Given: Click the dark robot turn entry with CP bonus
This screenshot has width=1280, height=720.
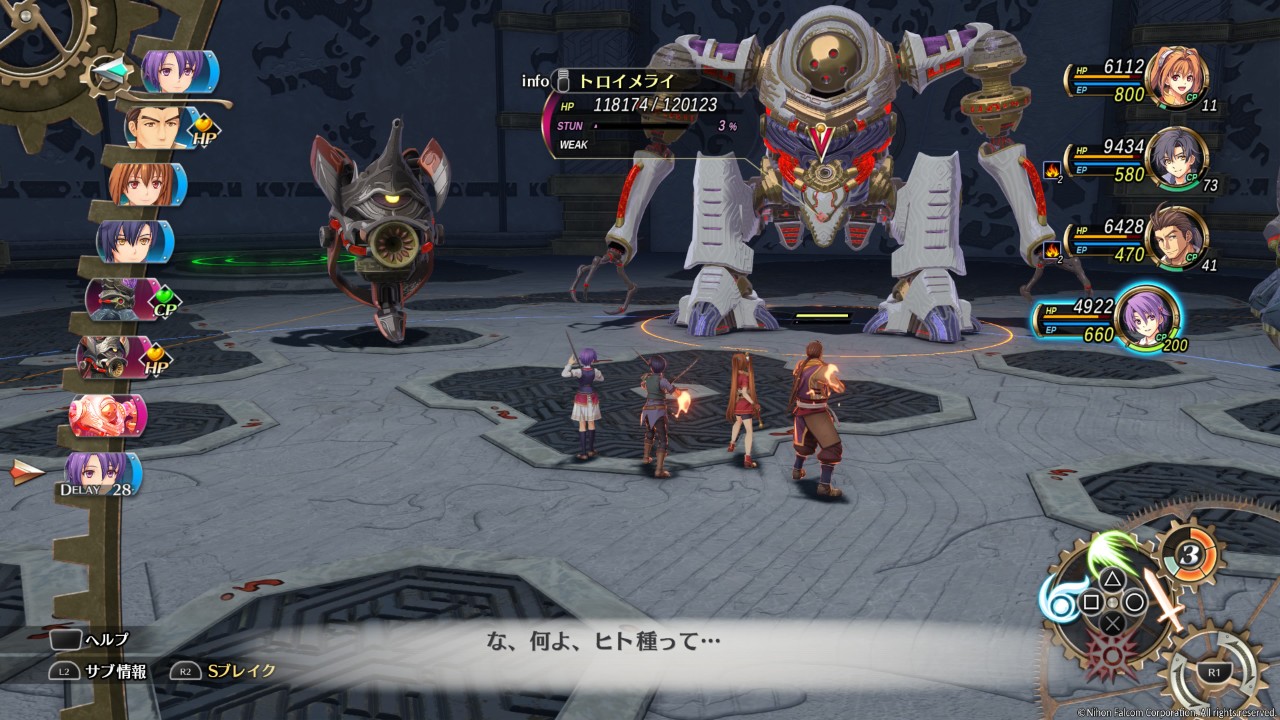Looking at the screenshot, I should pyautogui.click(x=120, y=298).
